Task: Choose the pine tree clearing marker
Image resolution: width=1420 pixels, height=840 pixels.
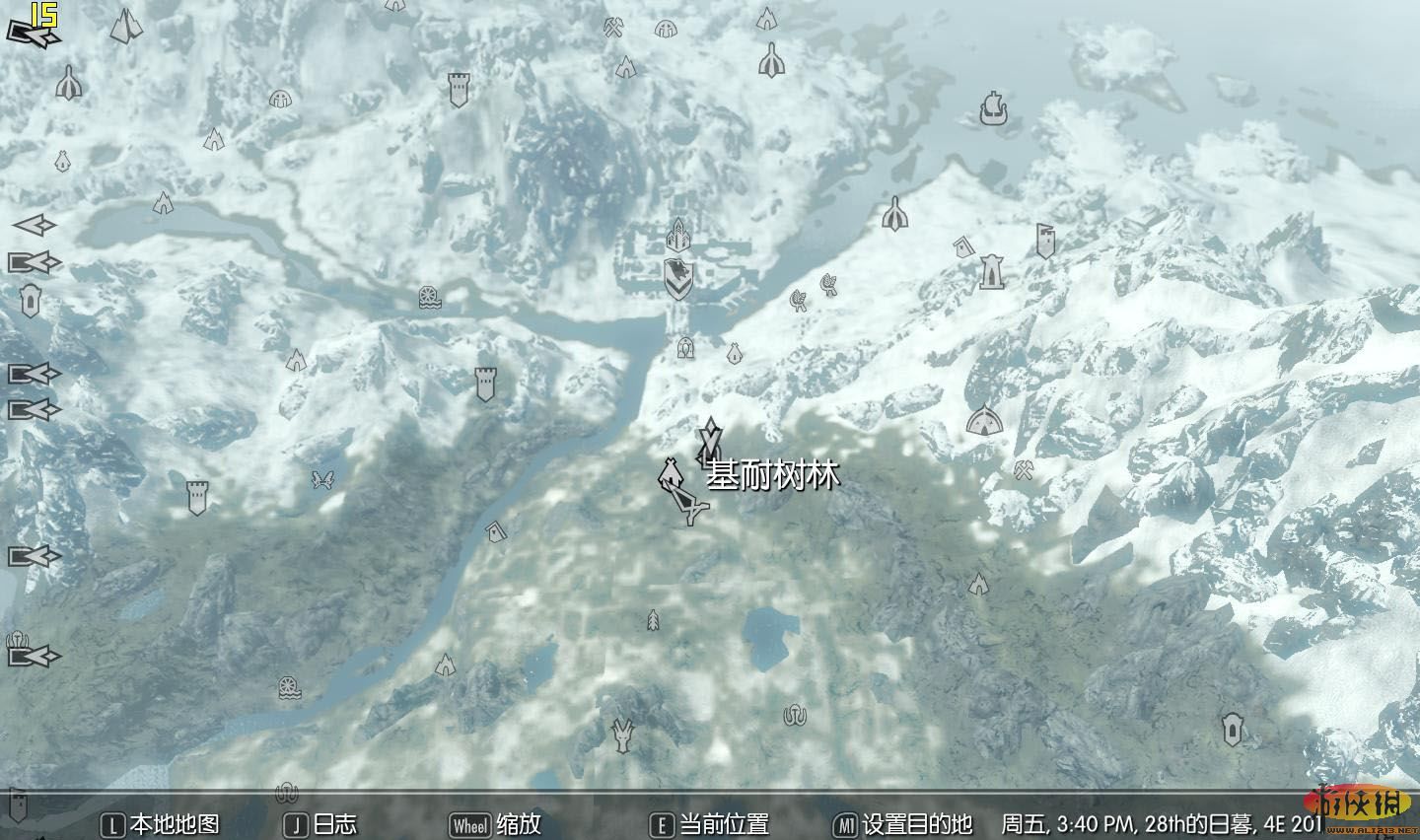Action: pos(652,620)
